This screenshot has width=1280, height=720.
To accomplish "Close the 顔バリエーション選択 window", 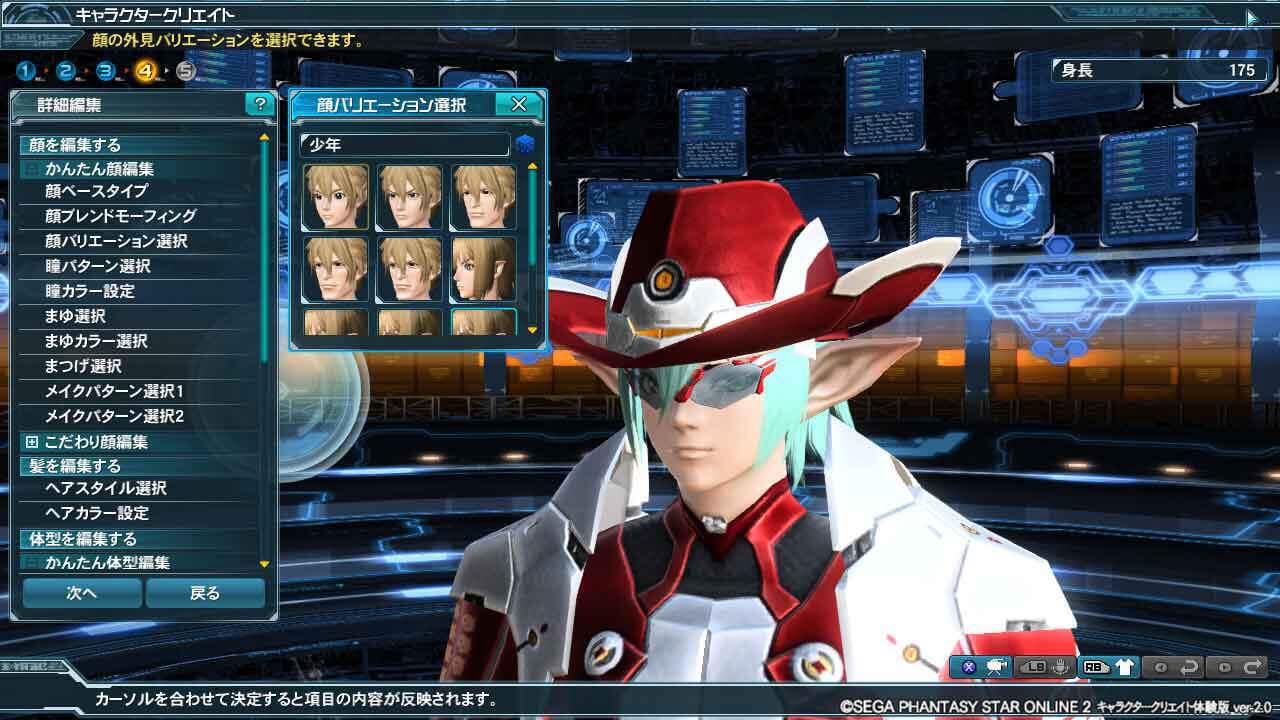I will tap(519, 104).
